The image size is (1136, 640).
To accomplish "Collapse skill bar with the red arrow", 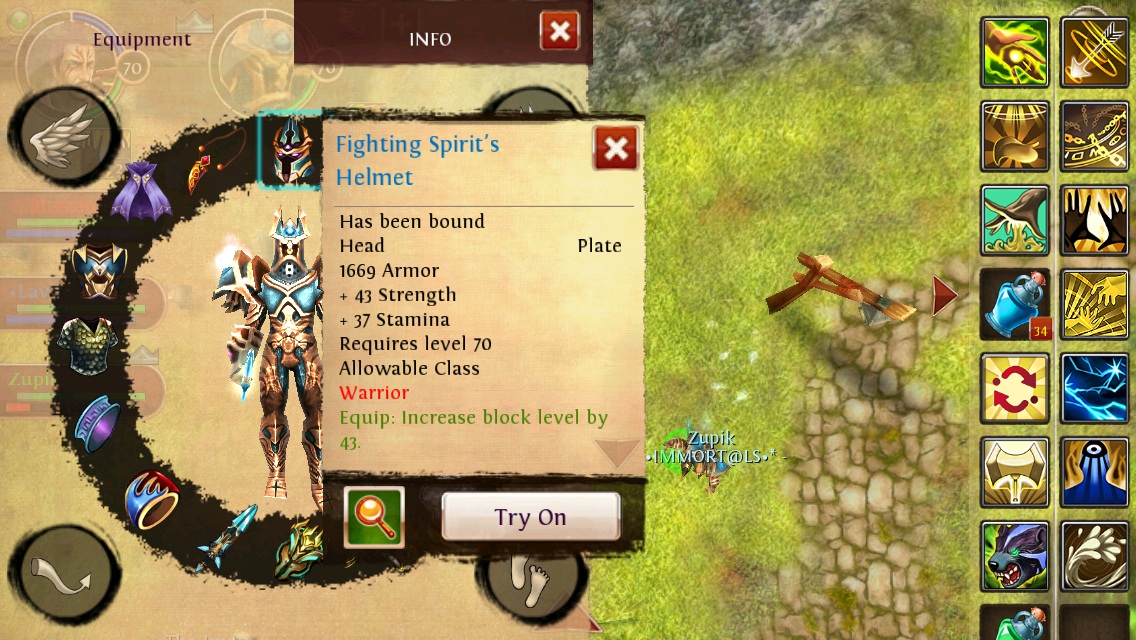I will [944, 296].
